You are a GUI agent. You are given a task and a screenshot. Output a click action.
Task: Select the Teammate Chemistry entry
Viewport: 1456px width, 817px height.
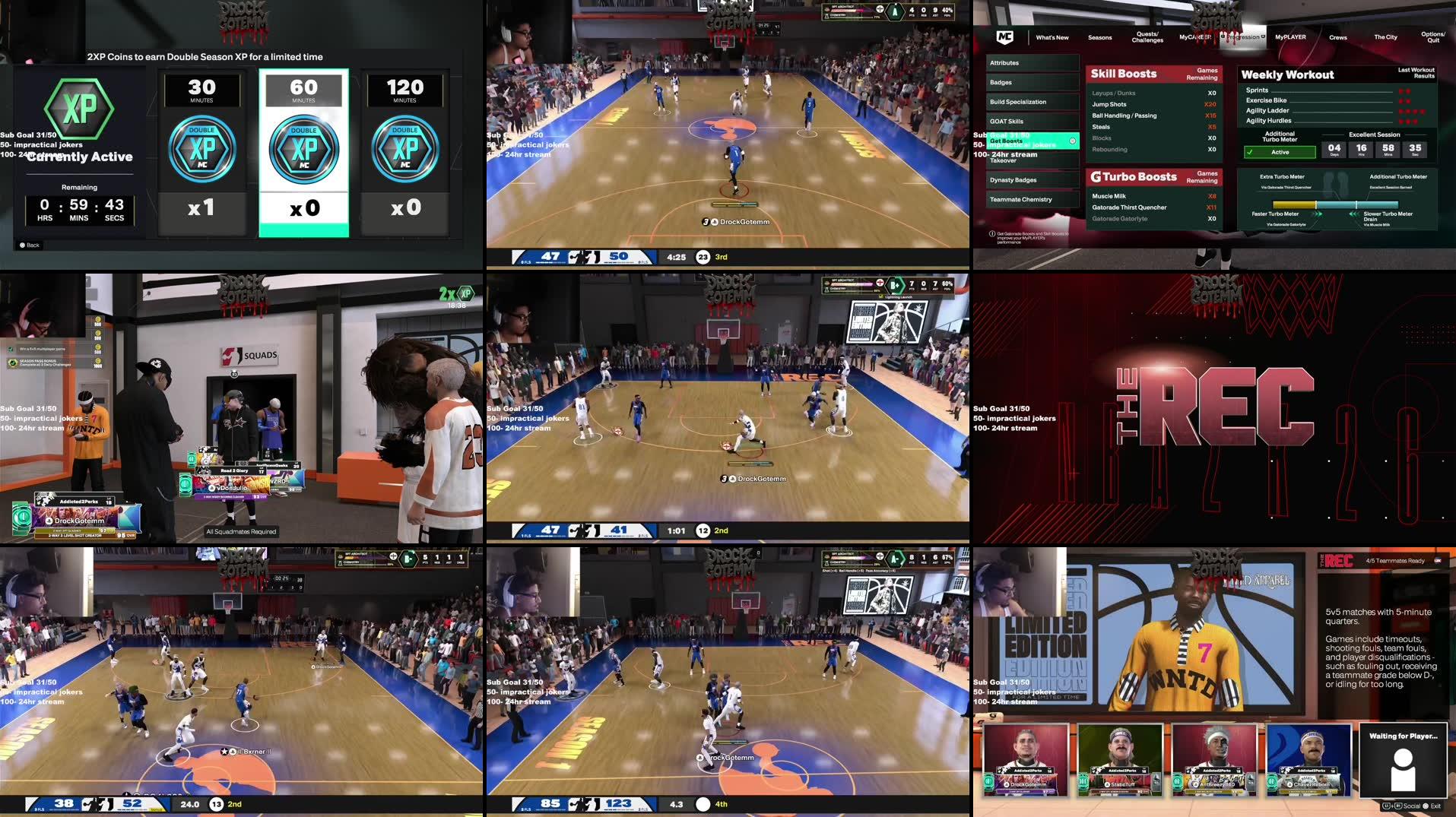[1033, 200]
